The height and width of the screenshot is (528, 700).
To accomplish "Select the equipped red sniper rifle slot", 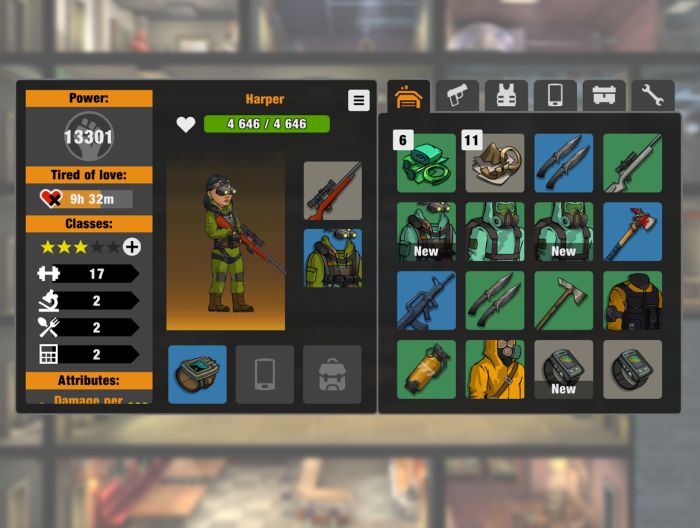I will coord(332,191).
